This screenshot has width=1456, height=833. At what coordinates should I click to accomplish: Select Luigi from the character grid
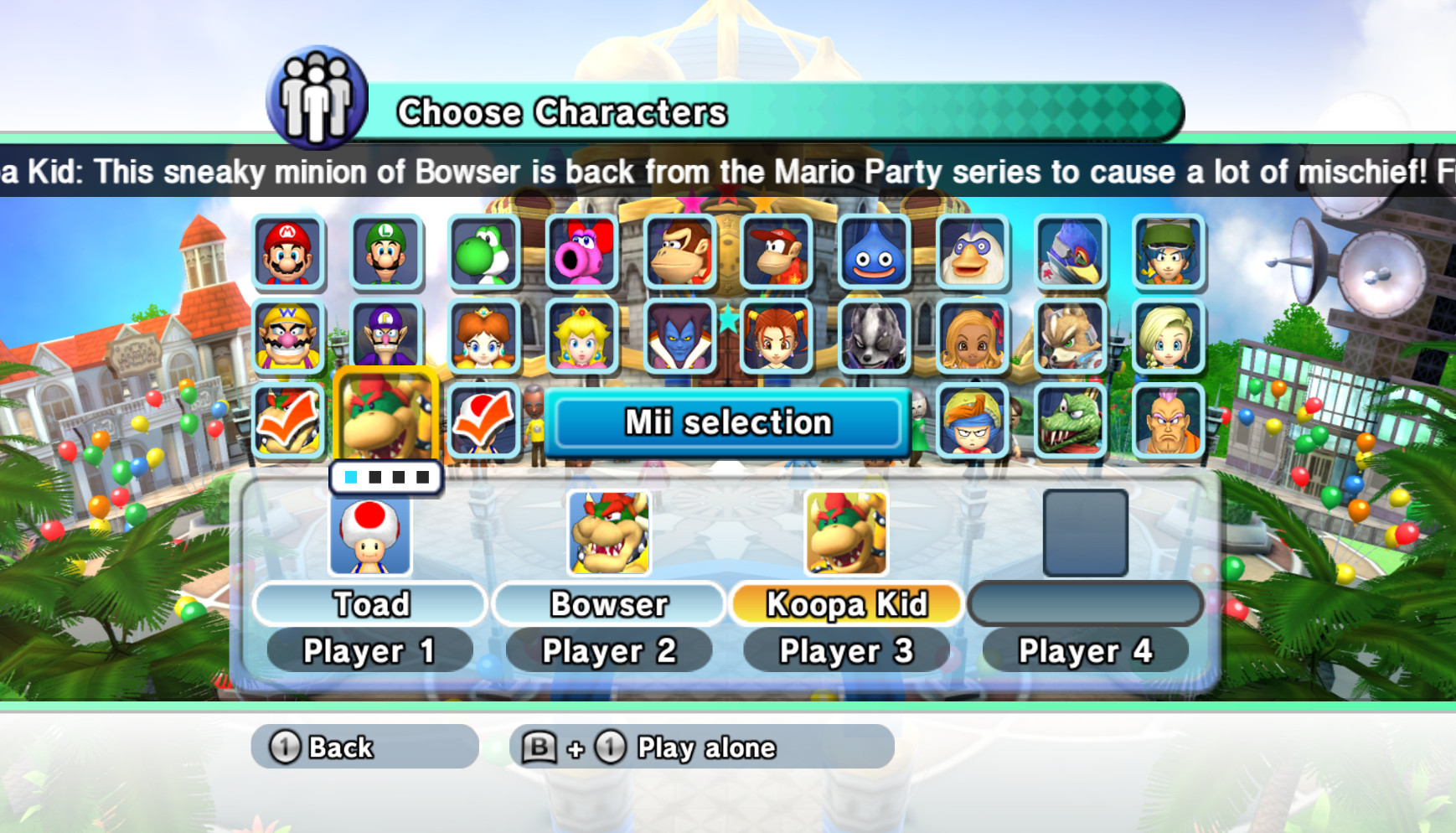coord(385,254)
